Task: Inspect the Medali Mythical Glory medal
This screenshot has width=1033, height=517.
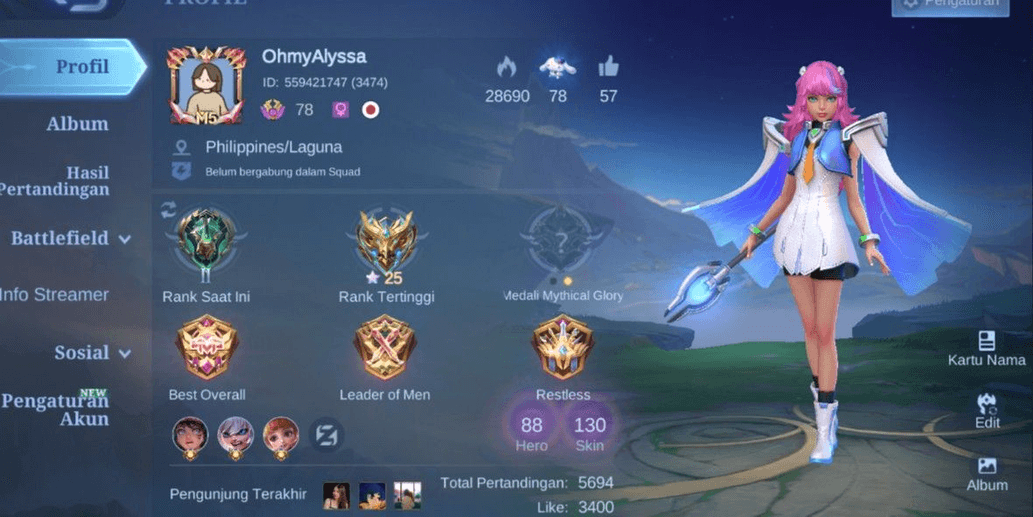Action: [563, 241]
